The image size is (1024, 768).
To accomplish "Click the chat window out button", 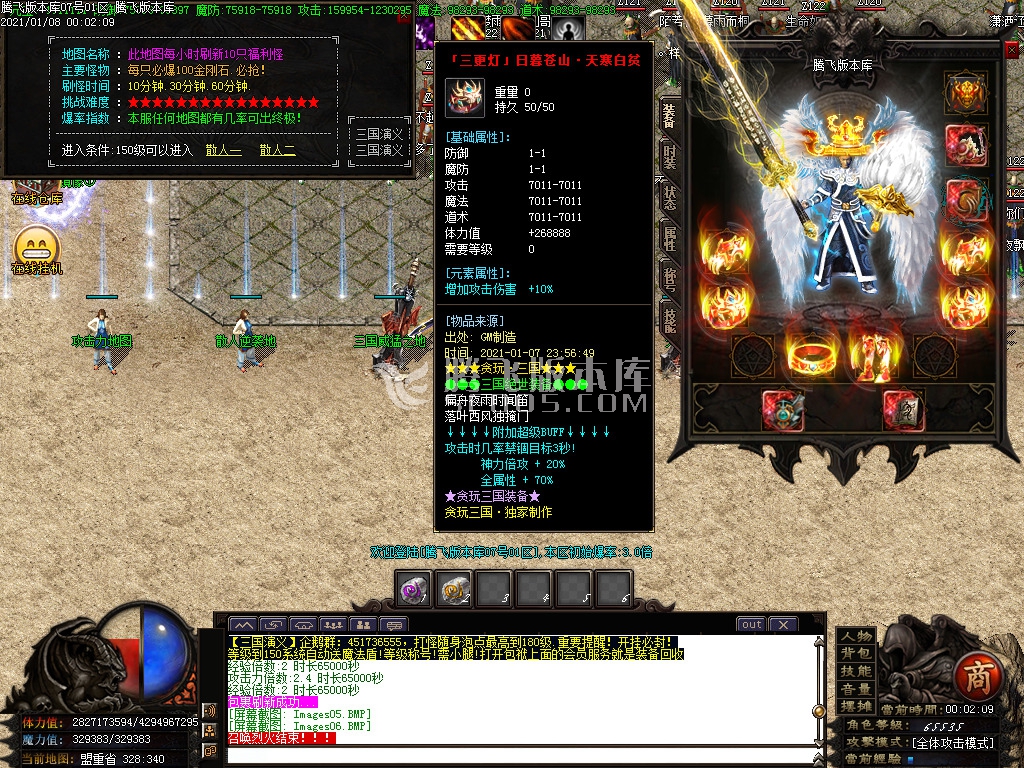I will pyautogui.click(x=751, y=624).
